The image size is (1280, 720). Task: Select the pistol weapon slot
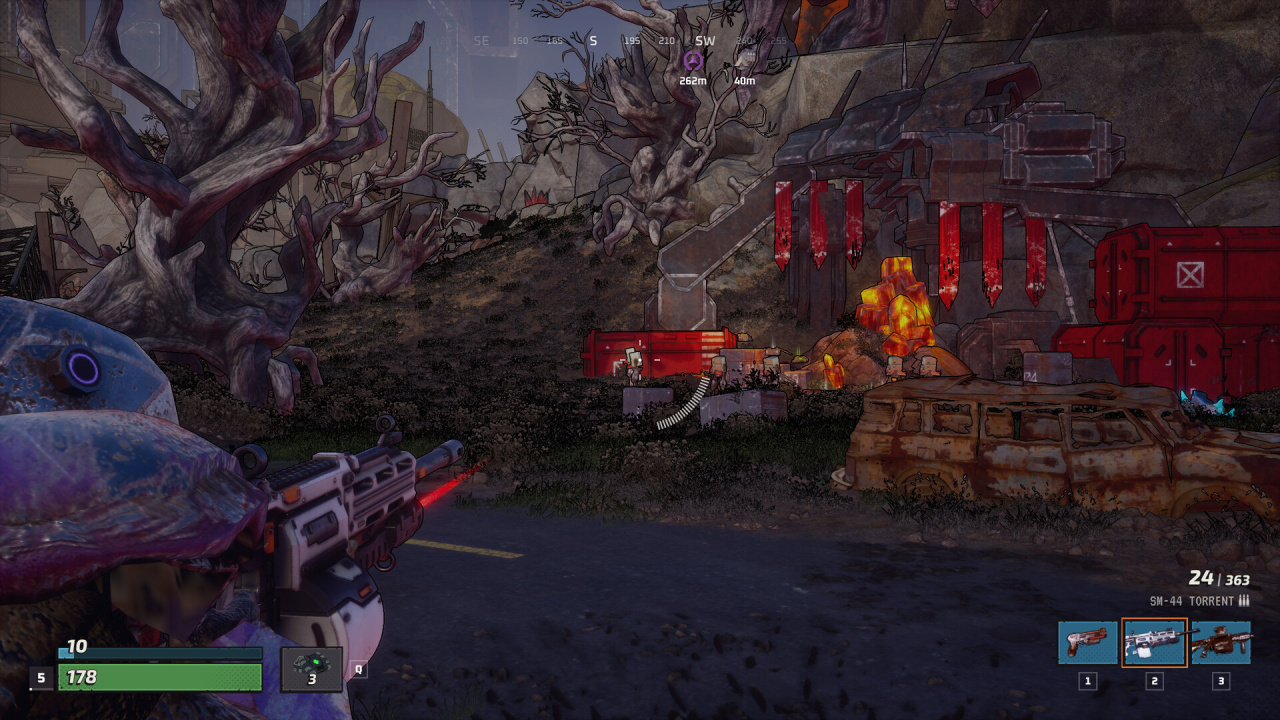tap(1088, 642)
